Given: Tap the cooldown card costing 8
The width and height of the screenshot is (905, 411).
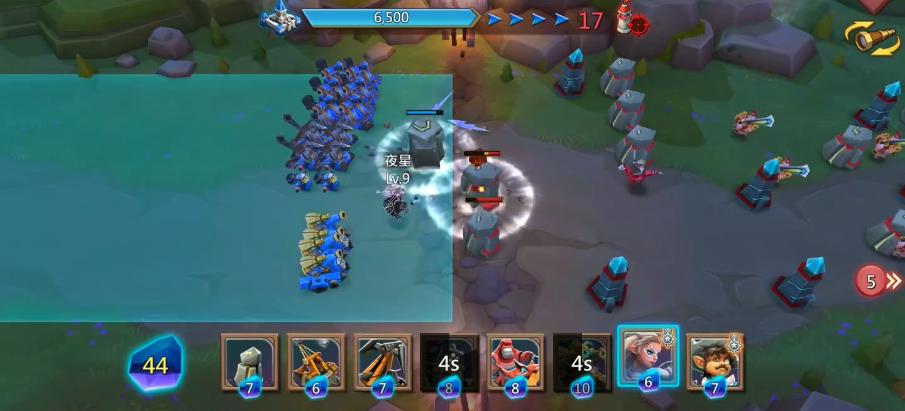Looking at the screenshot, I should pyautogui.click(x=449, y=361).
